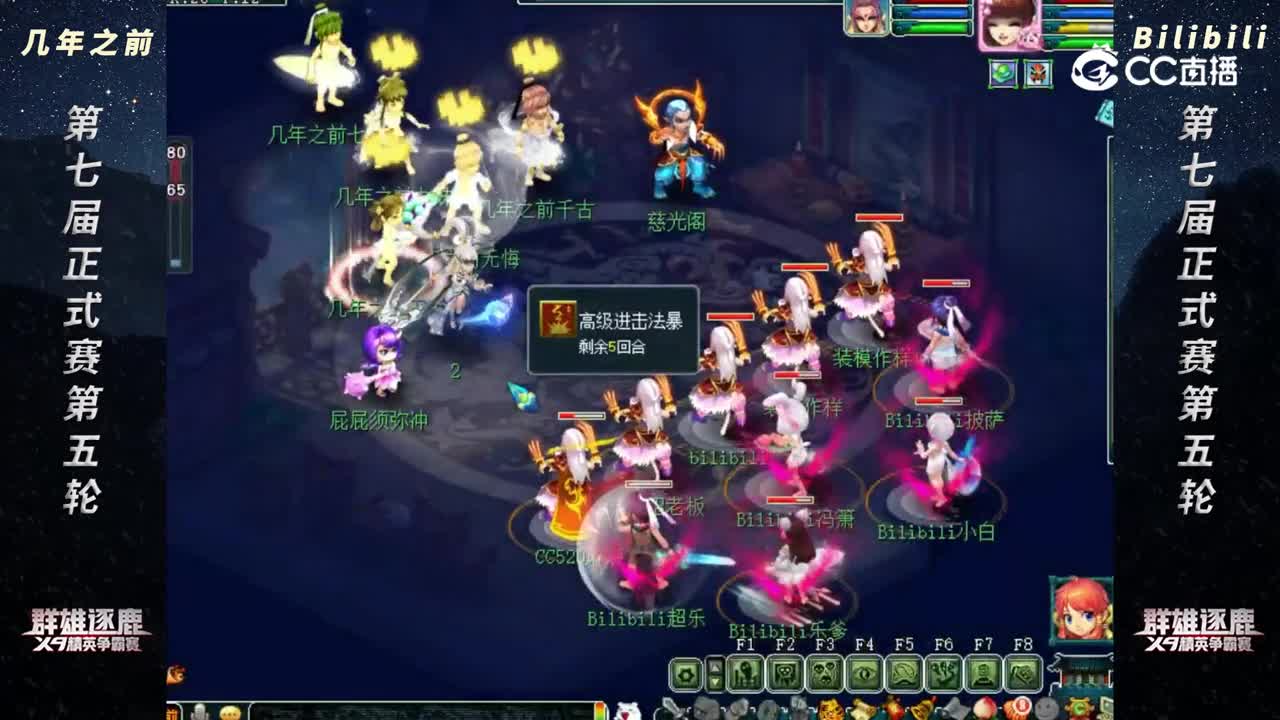Click the gift box icon on the chat bar

point(173,712)
